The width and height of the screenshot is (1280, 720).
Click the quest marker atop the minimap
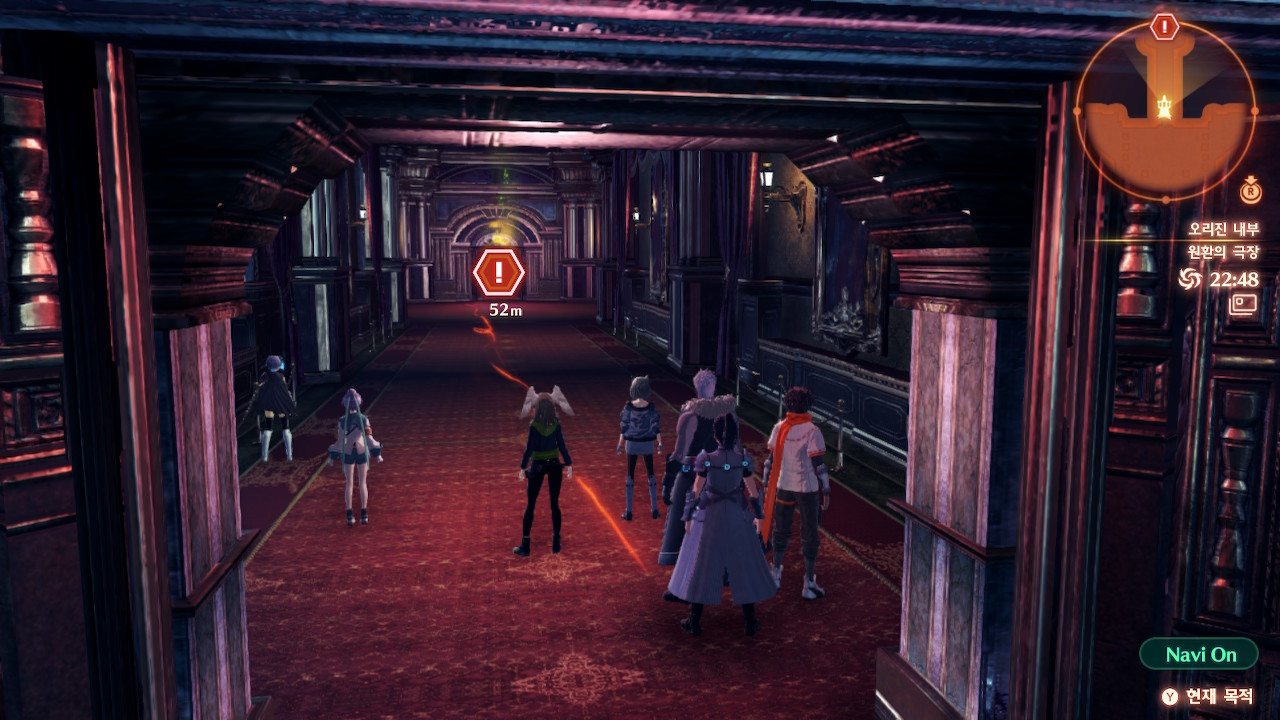click(x=1164, y=27)
